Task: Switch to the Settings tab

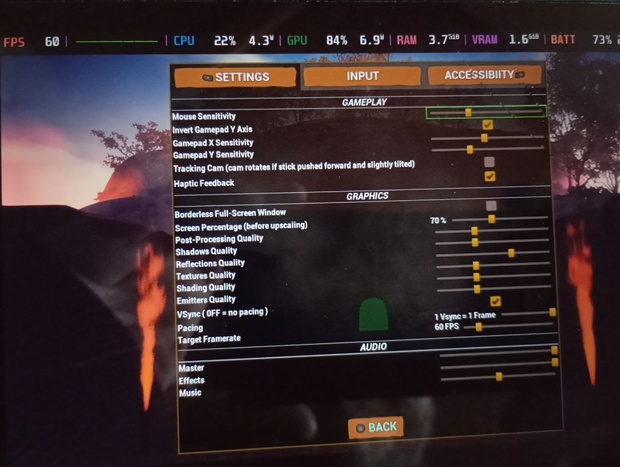Action: 236,77
